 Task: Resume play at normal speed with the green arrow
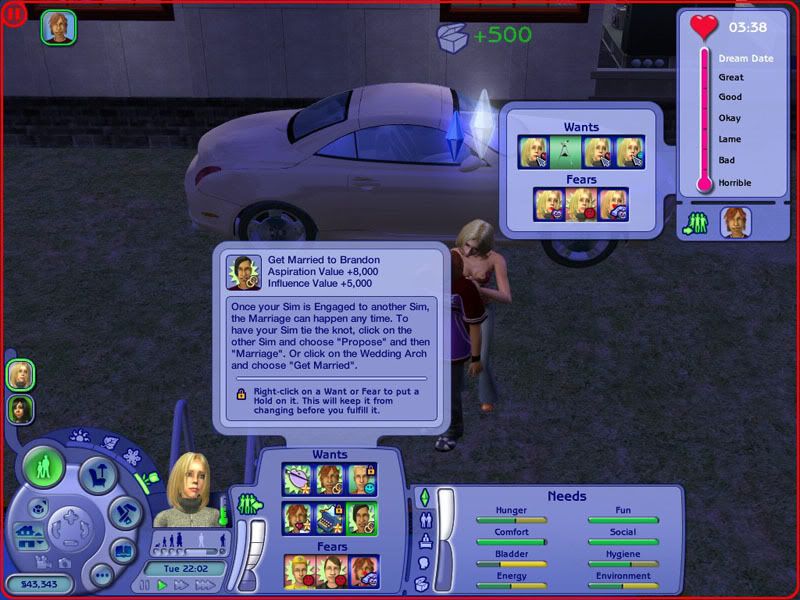tap(162, 585)
